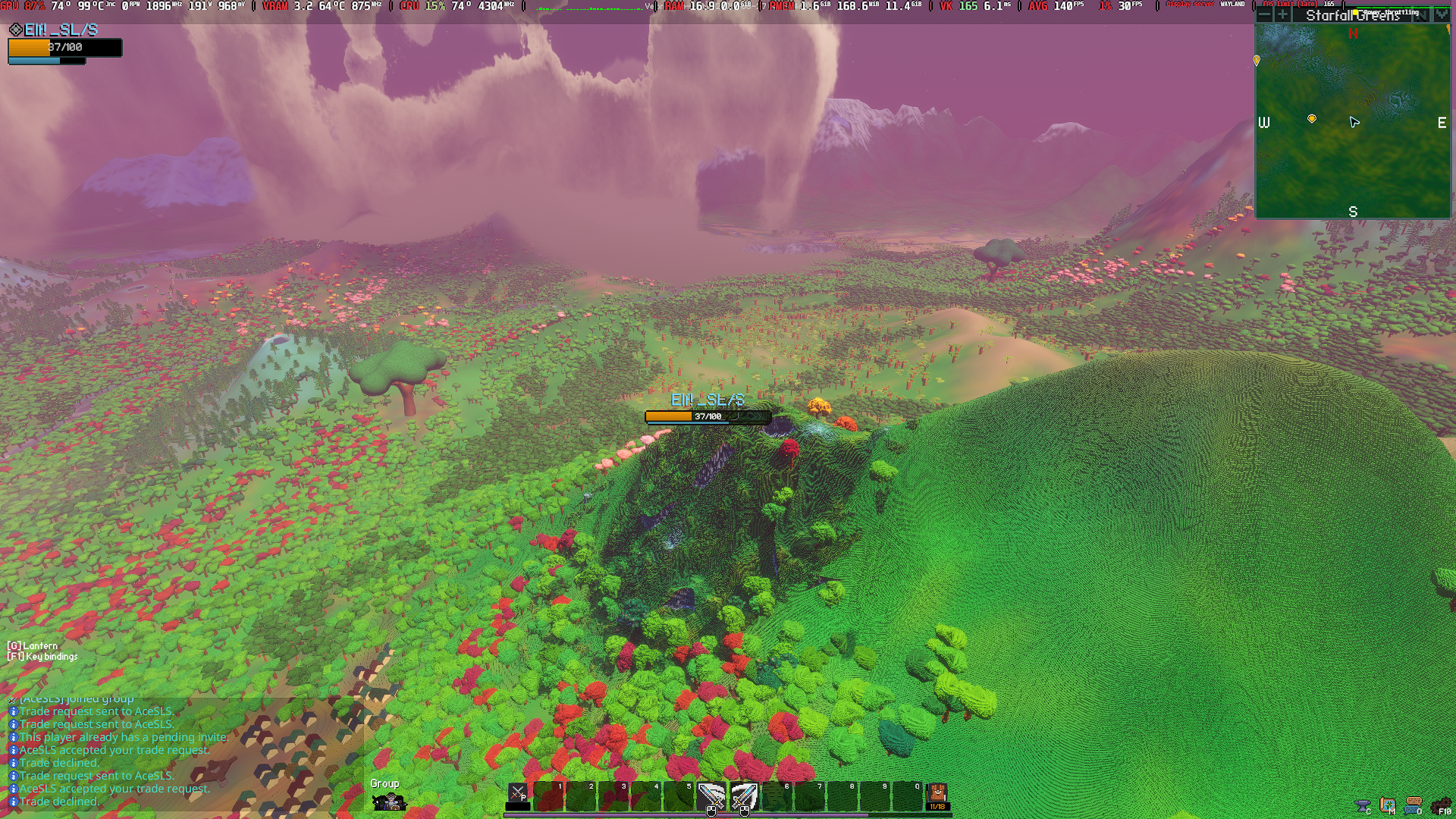Collapse the minimap with the arrow button
This screenshot has height=819, width=1456.
tap(1441, 15)
